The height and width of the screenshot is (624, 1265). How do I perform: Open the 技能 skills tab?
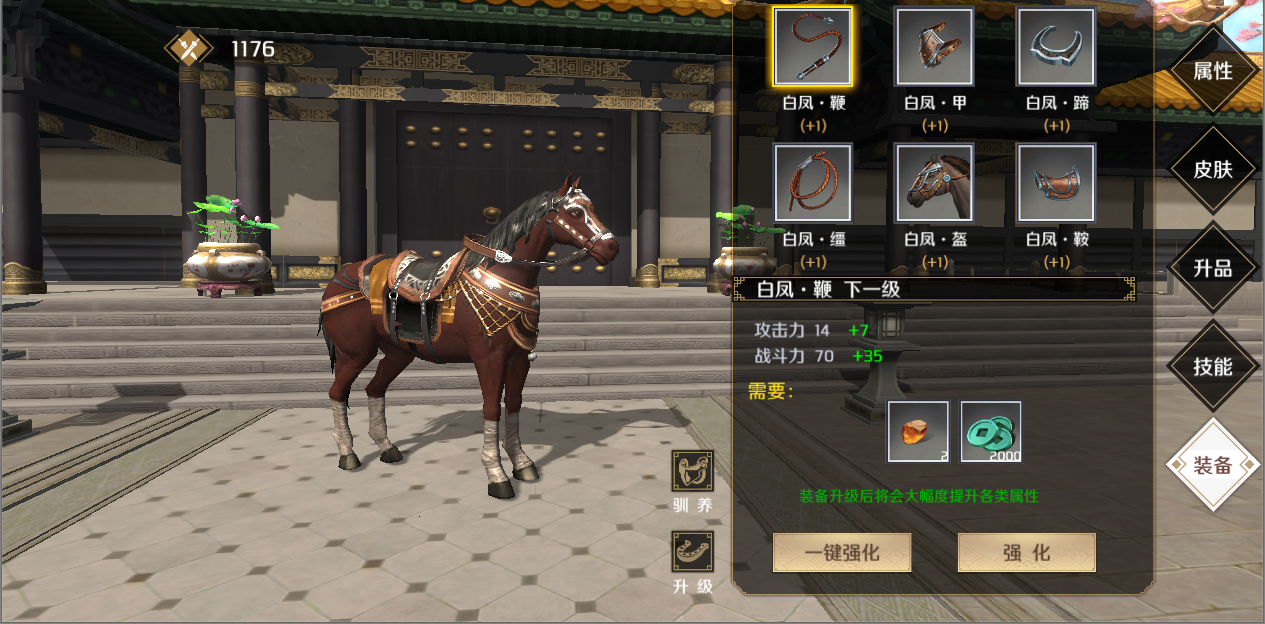1212,366
